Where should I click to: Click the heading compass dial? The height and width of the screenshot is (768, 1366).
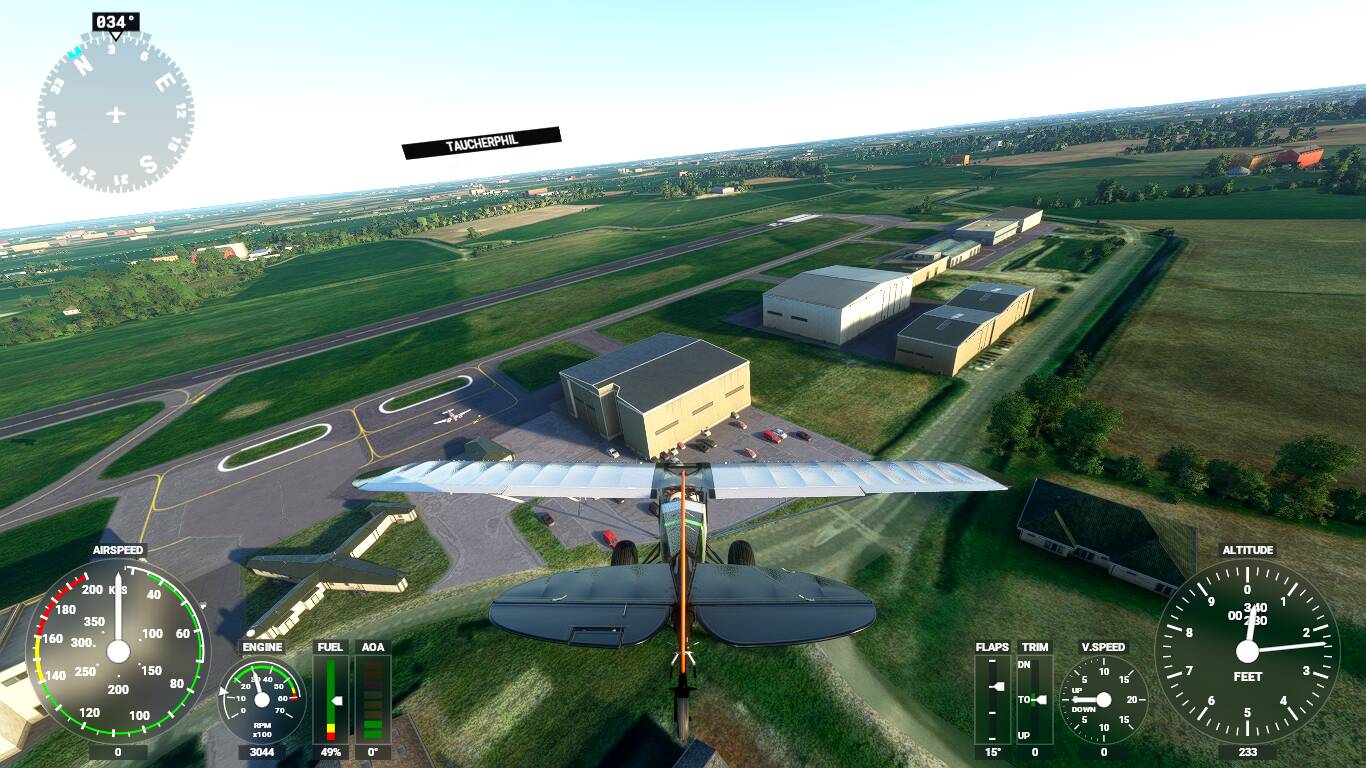click(x=115, y=113)
